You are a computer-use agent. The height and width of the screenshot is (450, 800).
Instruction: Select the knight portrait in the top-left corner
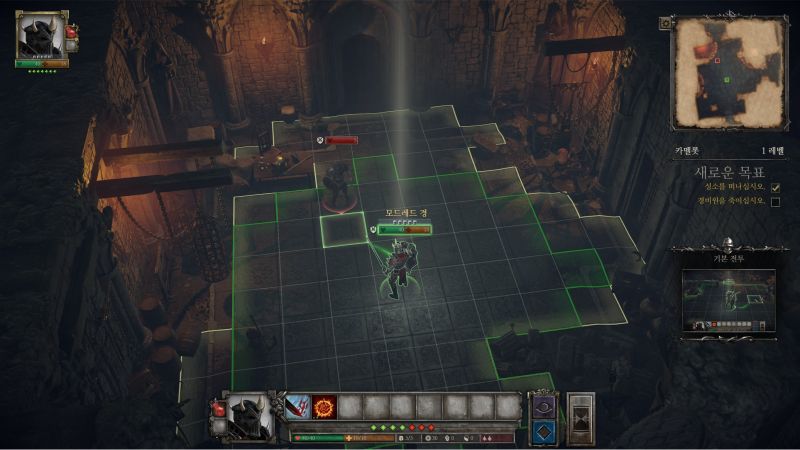[x=39, y=37]
